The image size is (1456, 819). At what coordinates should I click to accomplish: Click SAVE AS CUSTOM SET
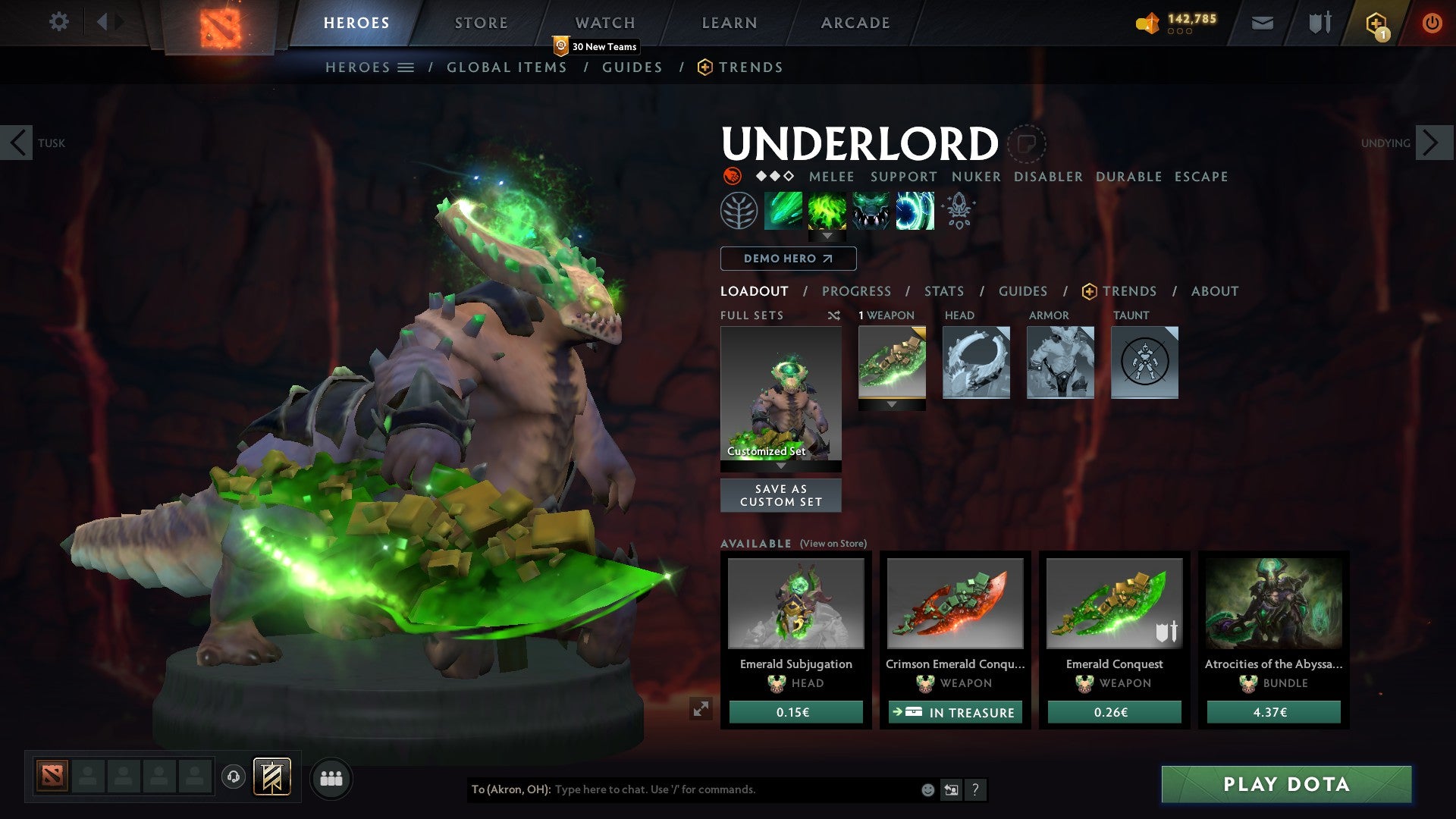[780, 494]
